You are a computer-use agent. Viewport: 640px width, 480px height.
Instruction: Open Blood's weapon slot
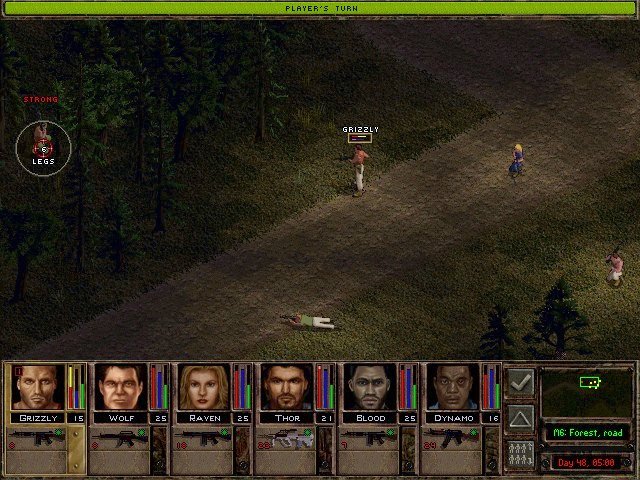tap(370, 439)
